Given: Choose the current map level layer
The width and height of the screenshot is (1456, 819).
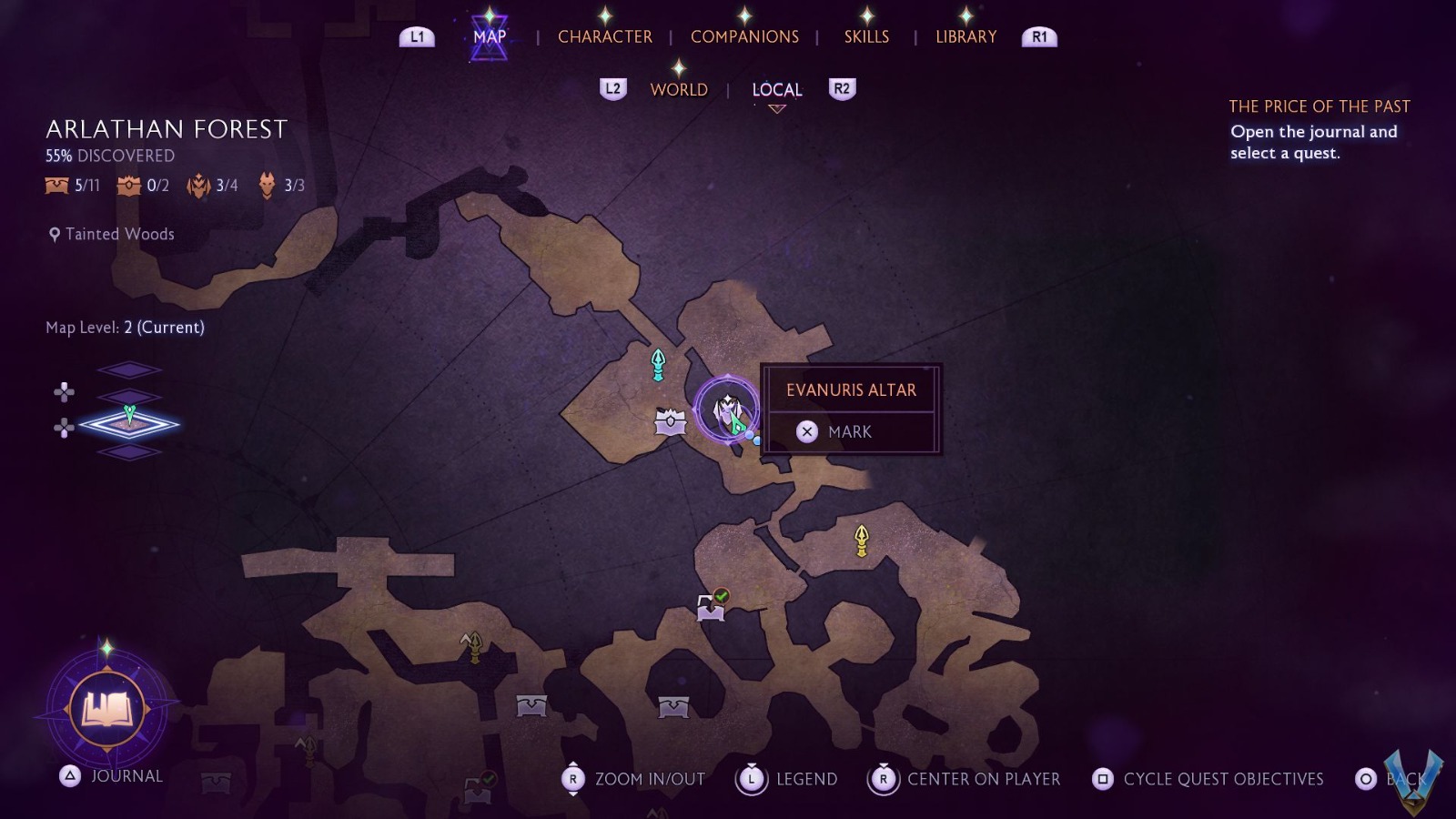Looking at the screenshot, I should (128, 423).
